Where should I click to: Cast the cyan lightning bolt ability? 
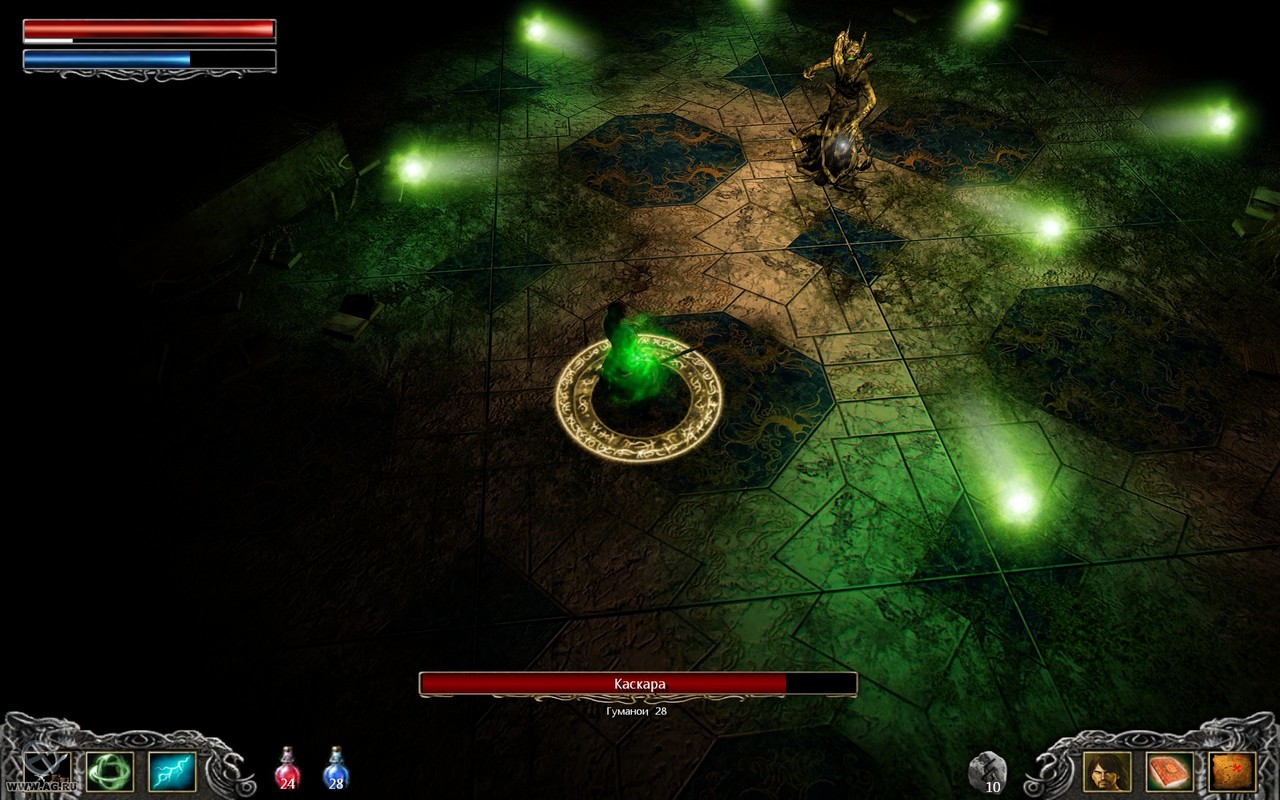(172, 771)
